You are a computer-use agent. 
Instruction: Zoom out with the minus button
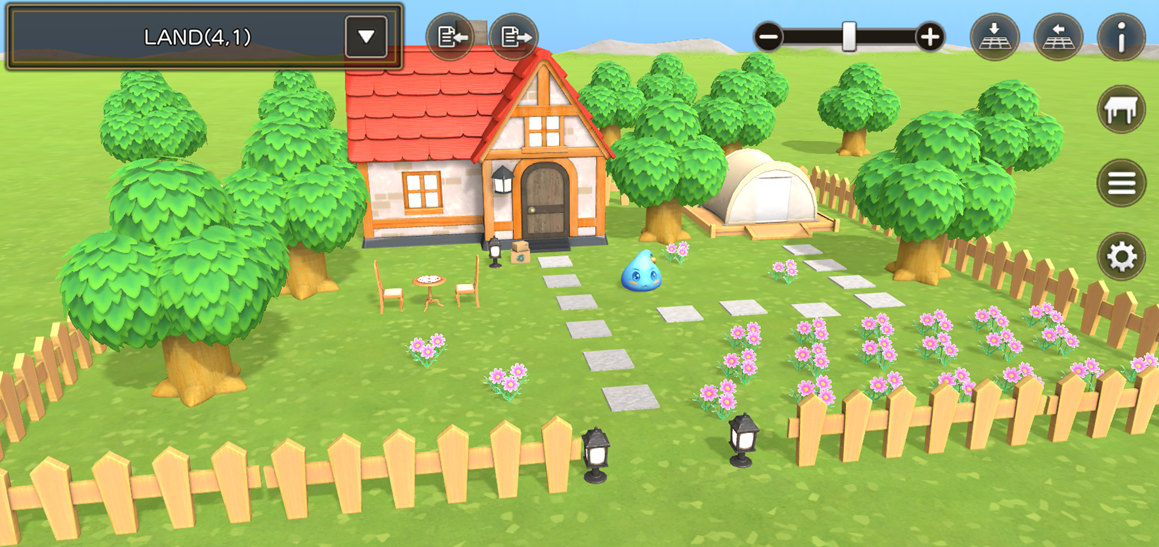769,38
